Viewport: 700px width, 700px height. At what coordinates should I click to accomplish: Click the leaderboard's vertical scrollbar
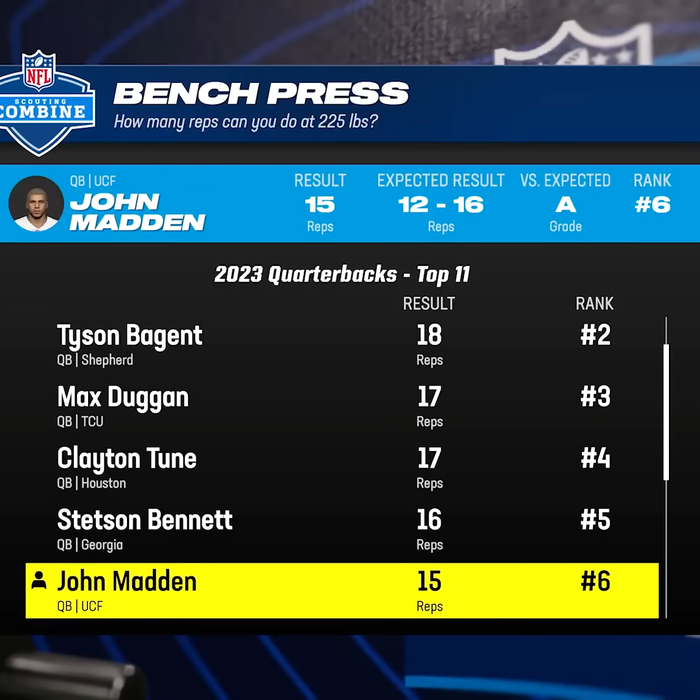pos(666,412)
